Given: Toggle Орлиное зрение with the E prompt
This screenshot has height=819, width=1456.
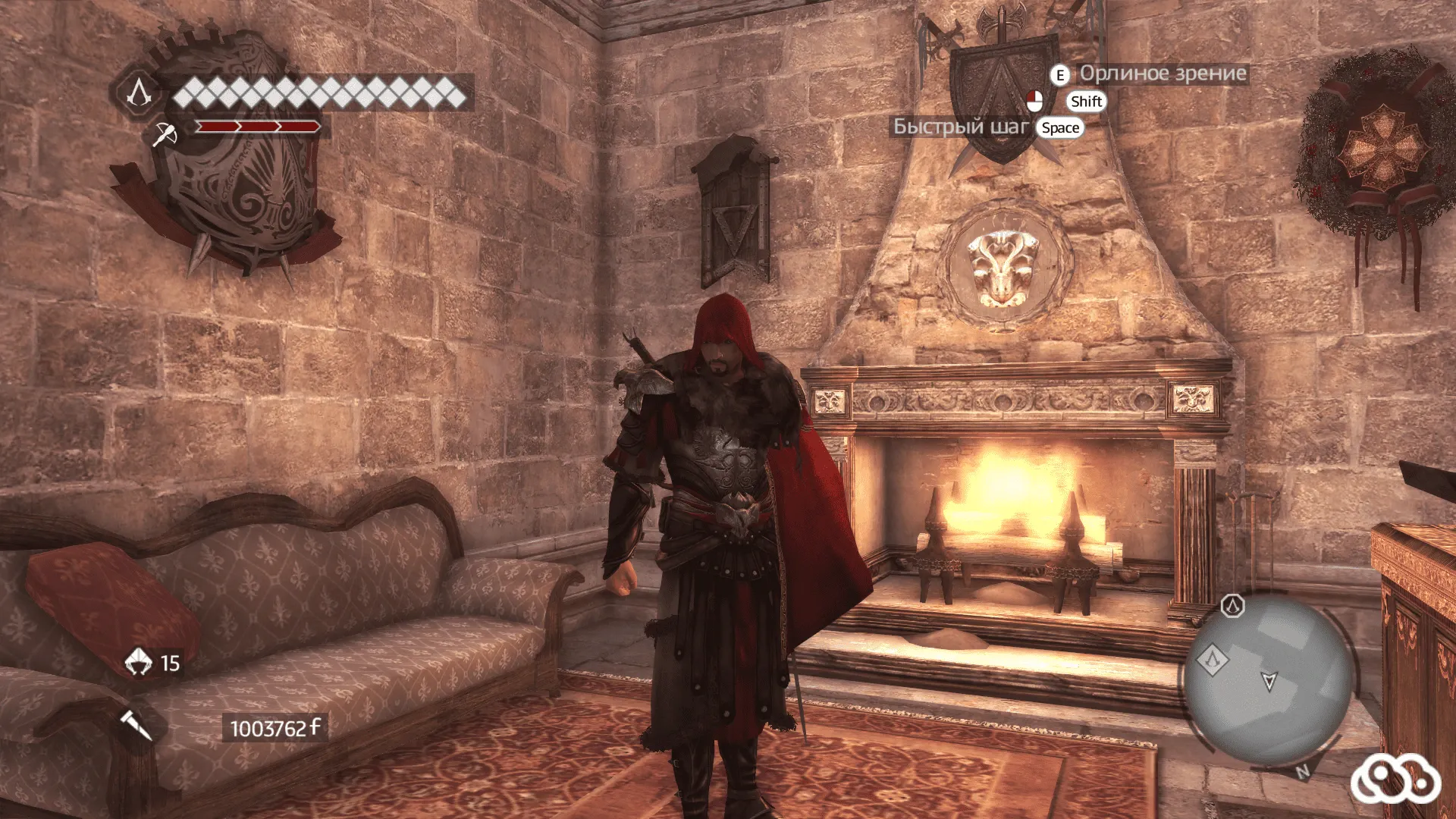Looking at the screenshot, I should coord(1059,75).
